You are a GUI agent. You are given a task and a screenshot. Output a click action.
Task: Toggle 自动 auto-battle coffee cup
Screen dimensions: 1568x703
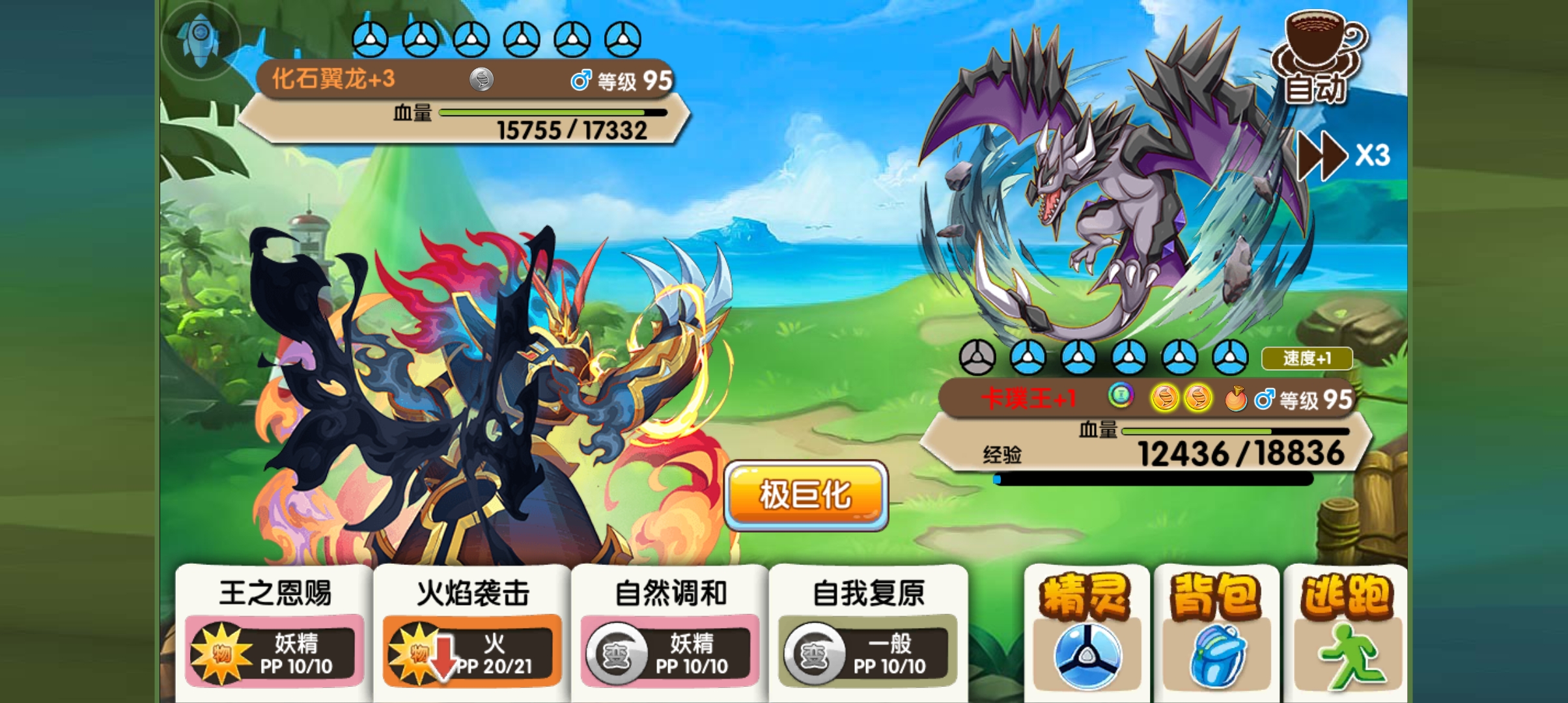pyautogui.click(x=1317, y=57)
